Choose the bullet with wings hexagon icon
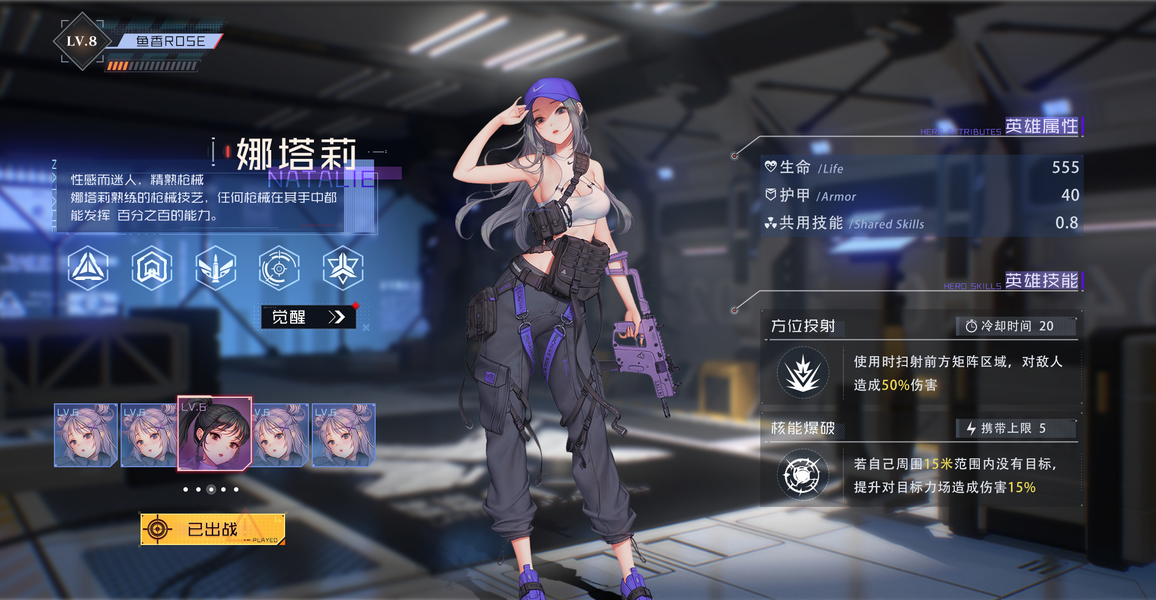1156x600 pixels. coord(216,267)
